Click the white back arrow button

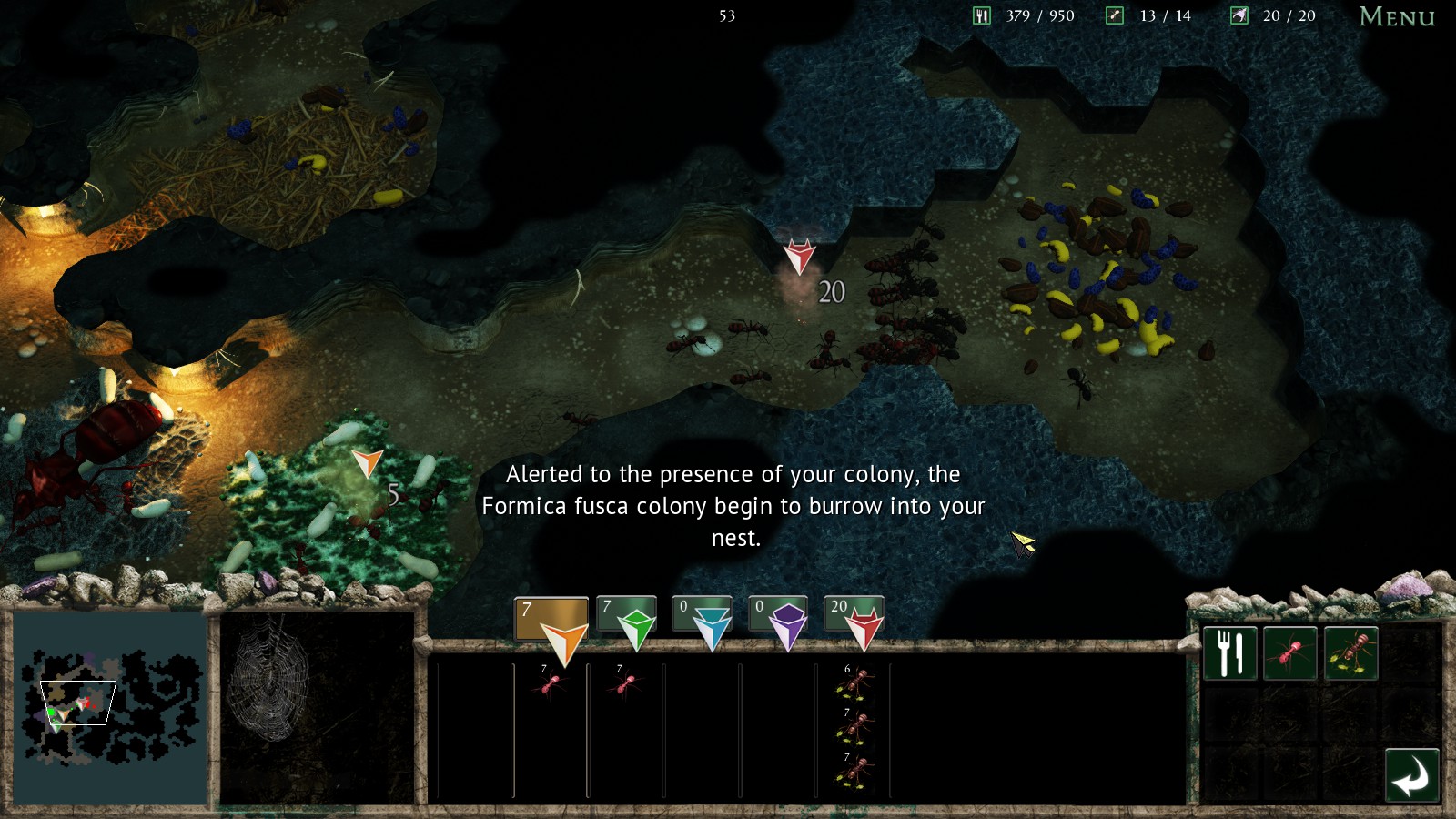point(1411,776)
